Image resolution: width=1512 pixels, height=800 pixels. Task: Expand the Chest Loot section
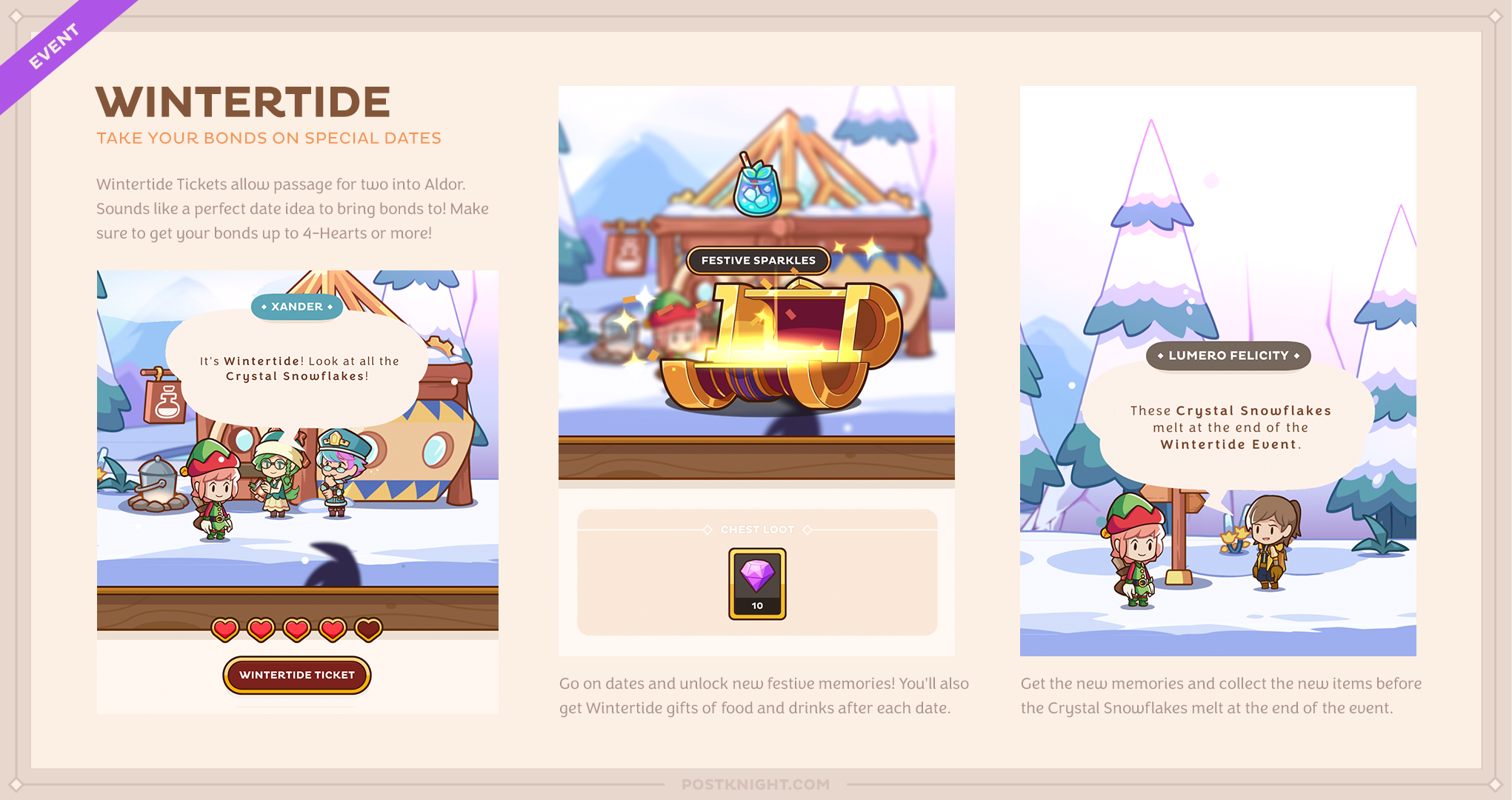click(x=757, y=529)
